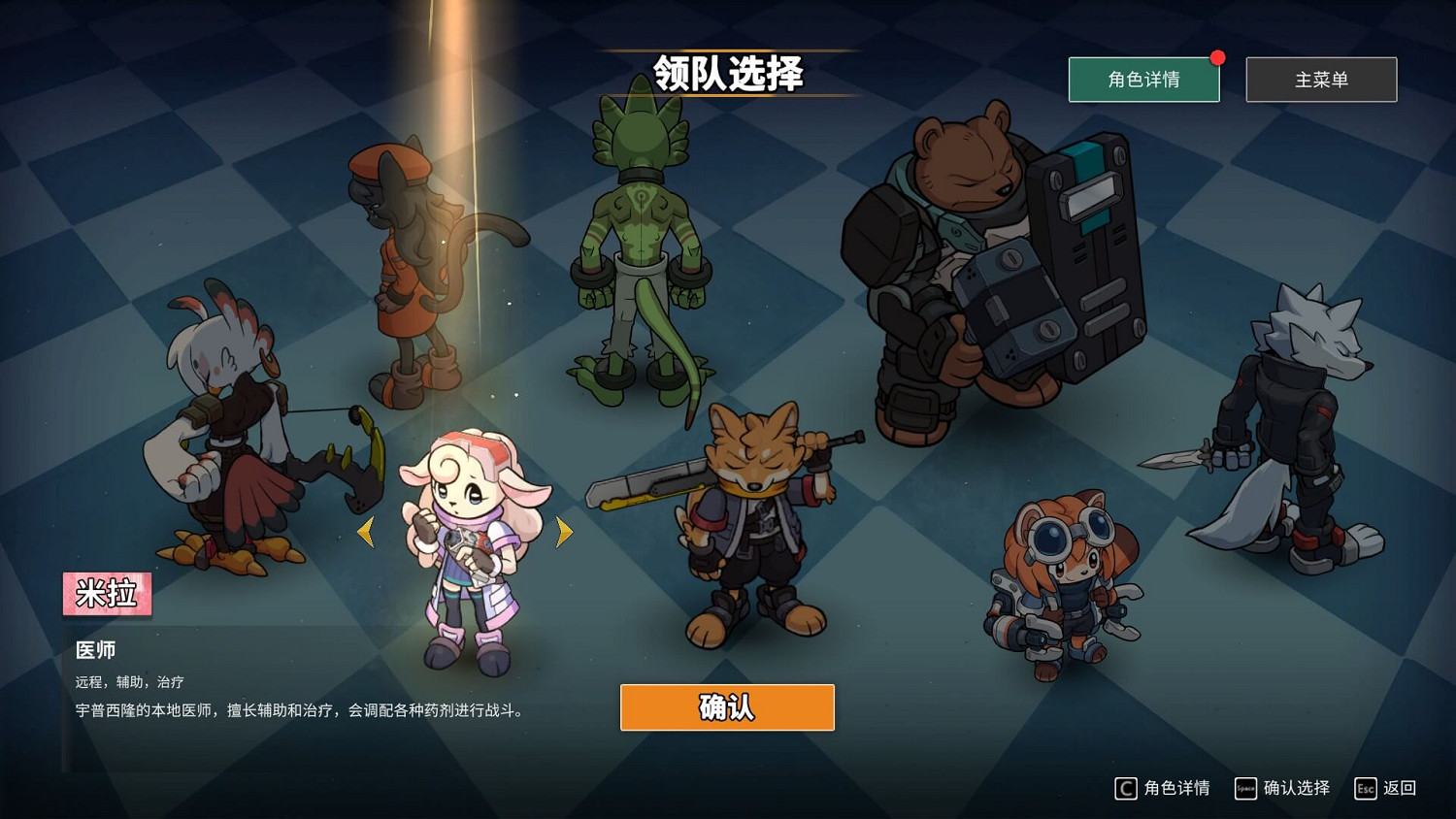The image size is (1456, 819).
Task: Click the Space 确认选择 shortcut hint
Action: [x=1283, y=788]
